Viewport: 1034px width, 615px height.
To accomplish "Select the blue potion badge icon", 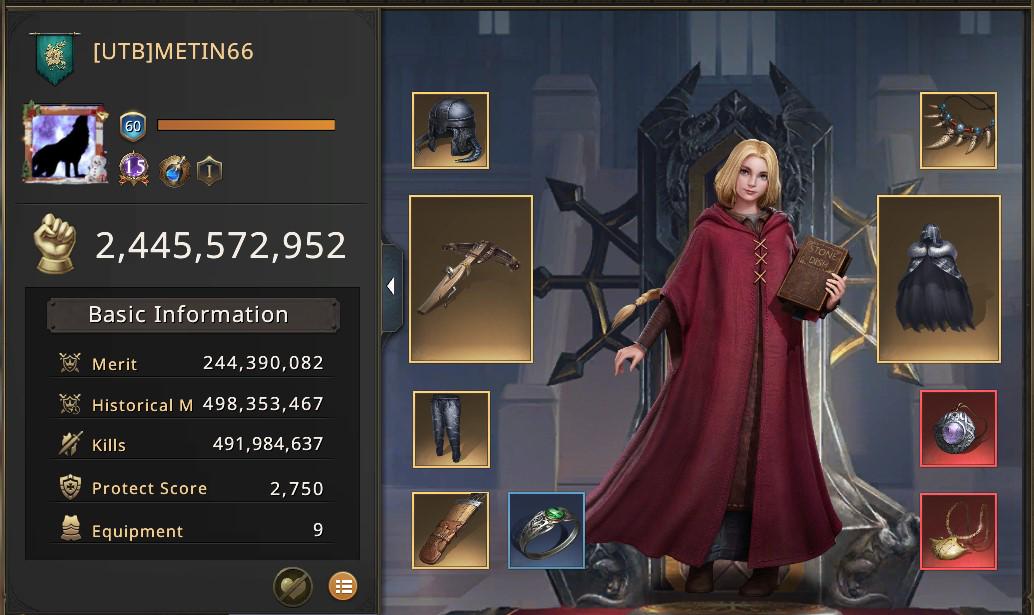I will point(174,170).
